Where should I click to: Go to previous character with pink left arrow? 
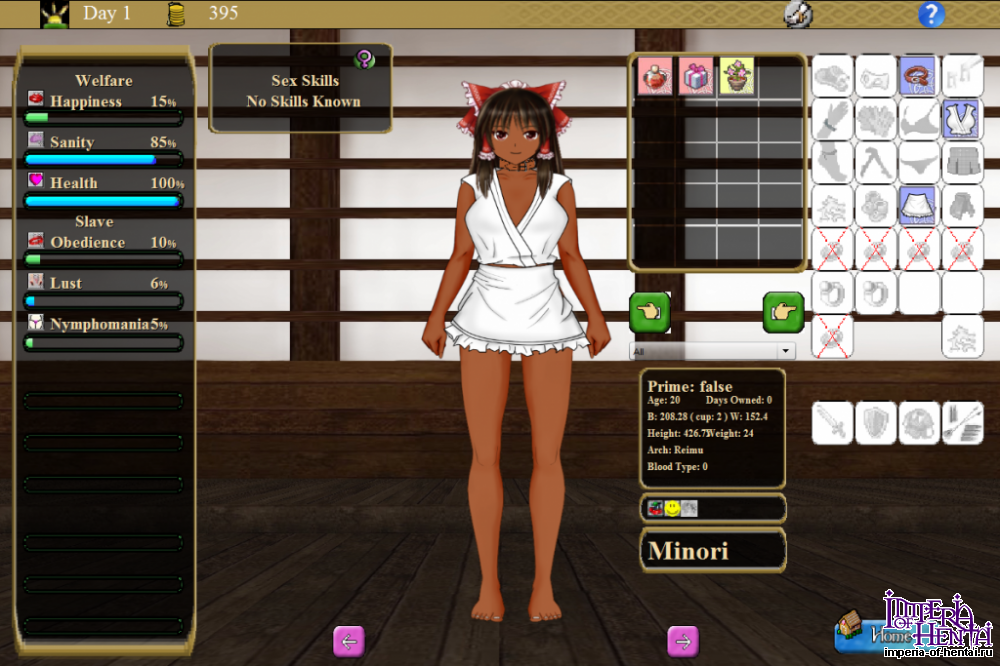[349, 641]
